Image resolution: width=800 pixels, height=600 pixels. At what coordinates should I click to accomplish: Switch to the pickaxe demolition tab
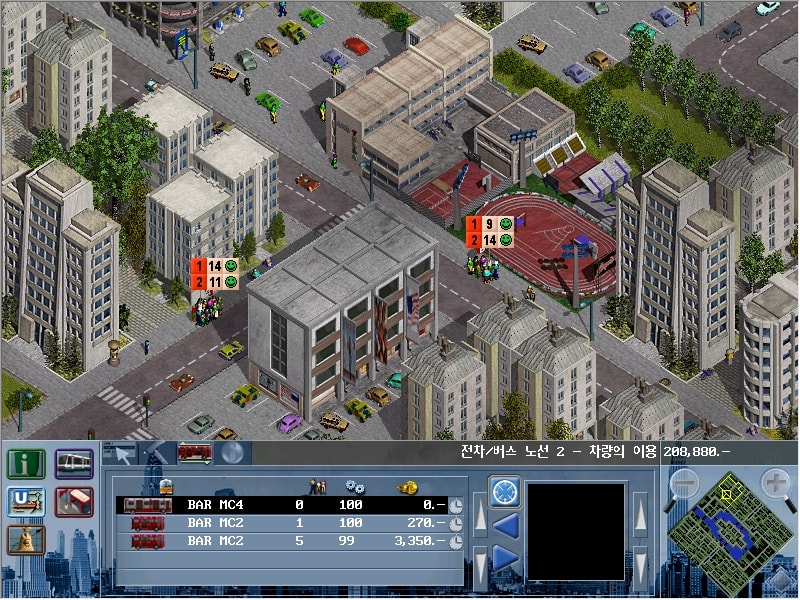155,453
